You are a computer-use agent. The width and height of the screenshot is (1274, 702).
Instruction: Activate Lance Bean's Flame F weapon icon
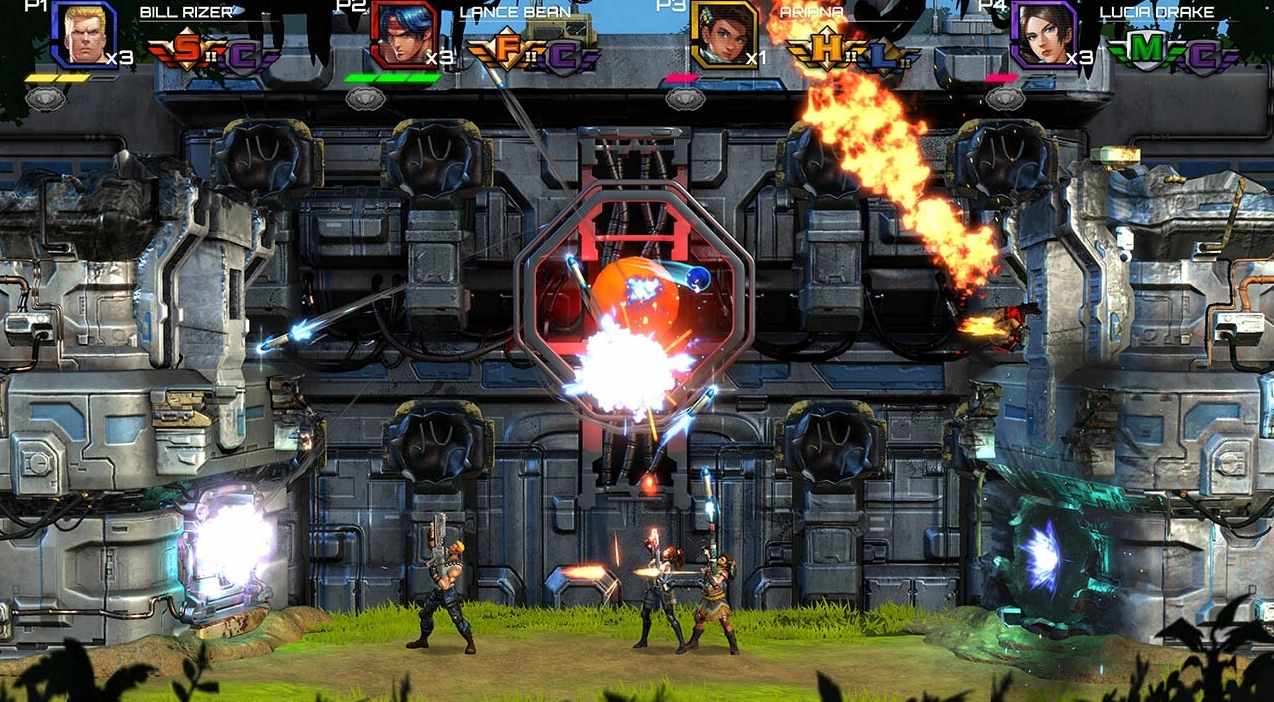507,50
